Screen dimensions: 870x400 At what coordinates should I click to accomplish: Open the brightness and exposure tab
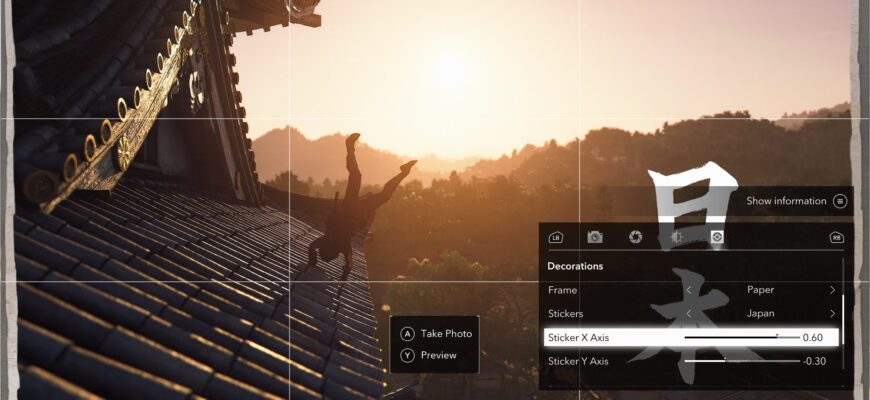(676, 237)
